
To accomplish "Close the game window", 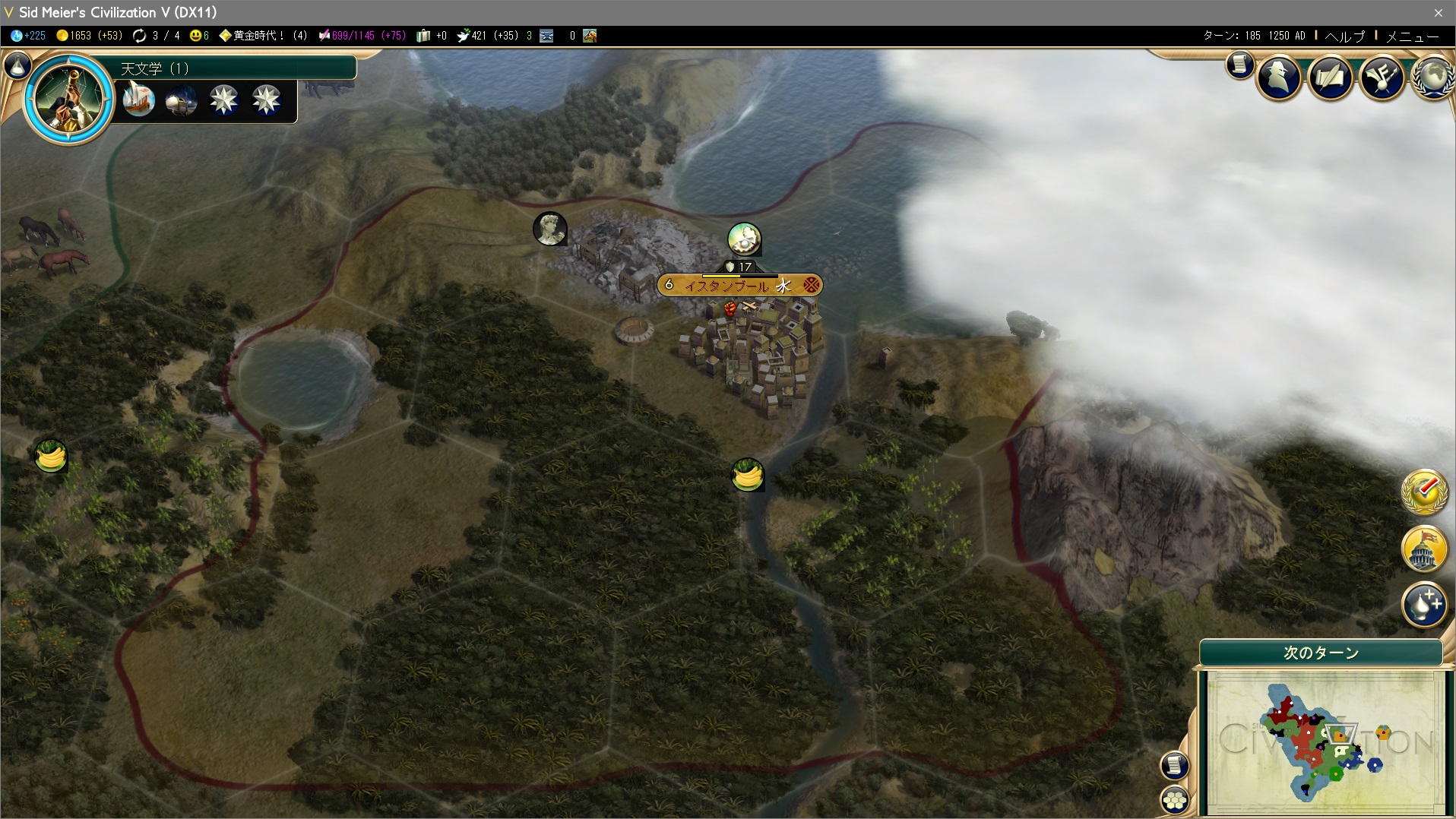I will click(1438, 12).
